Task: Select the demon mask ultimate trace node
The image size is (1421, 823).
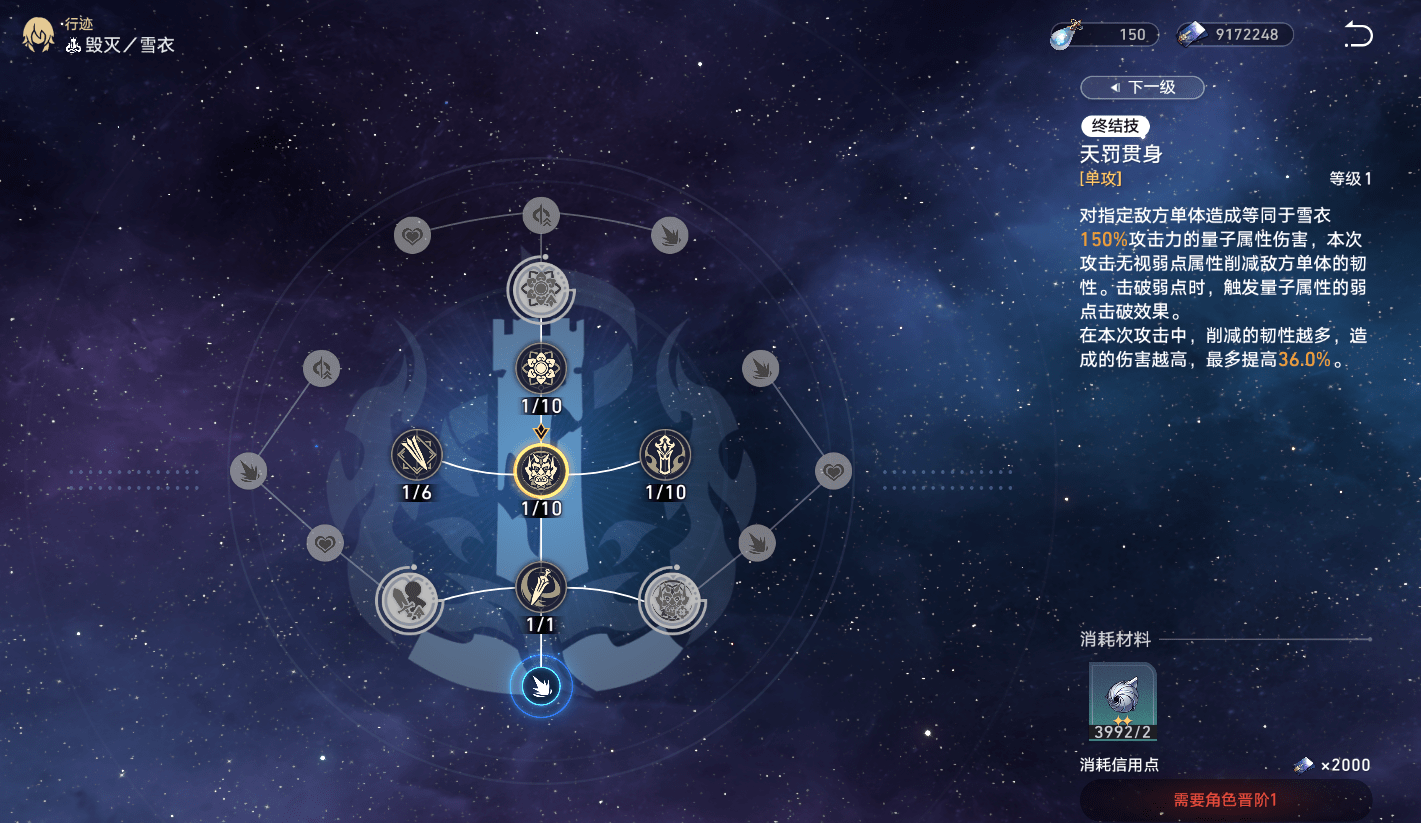Action: pyautogui.click(x=541, y=470)
